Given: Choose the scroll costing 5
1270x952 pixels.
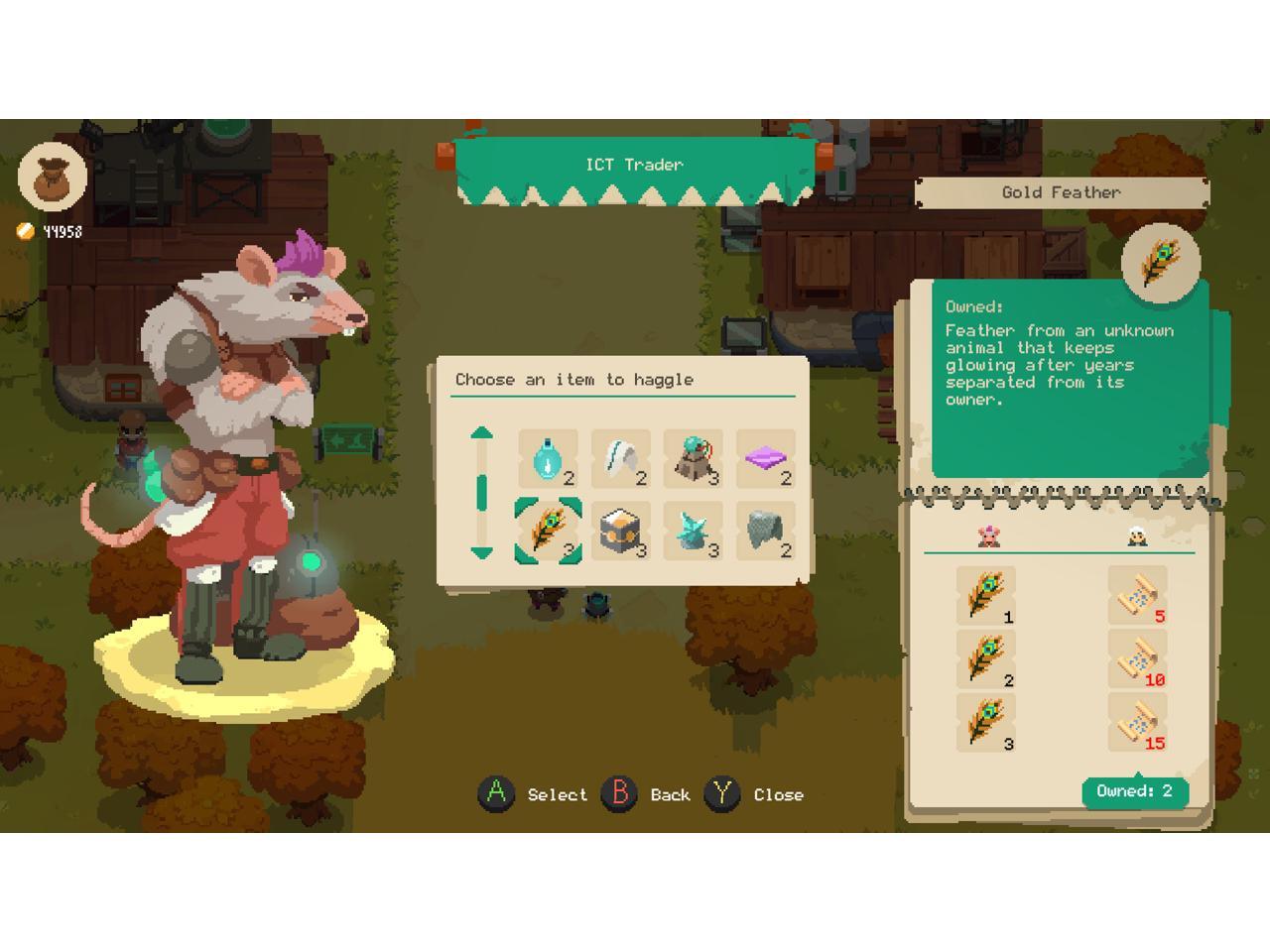Looking at the screenshot, I should (1137, 596).
